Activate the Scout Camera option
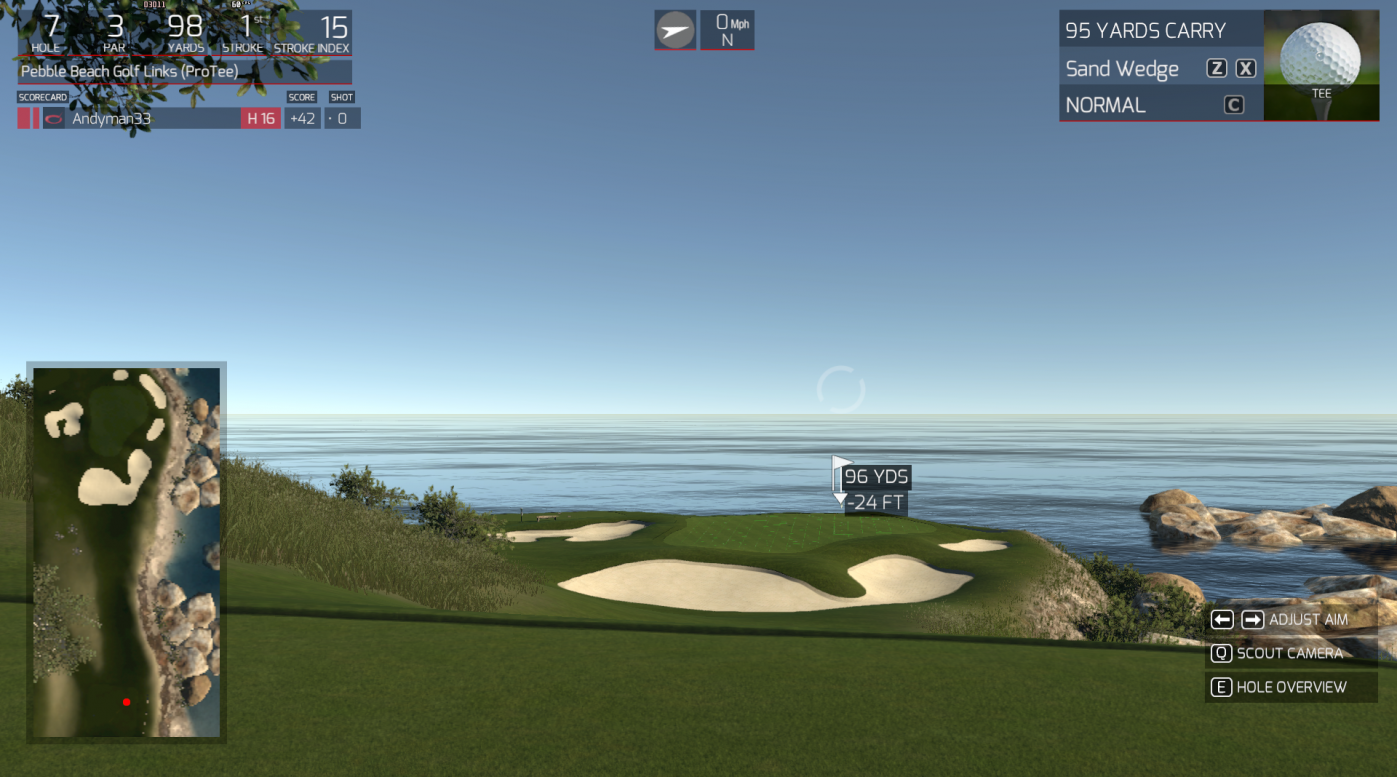The width and height of the screenshot is (1397, 777). [x=1290, y=653]
